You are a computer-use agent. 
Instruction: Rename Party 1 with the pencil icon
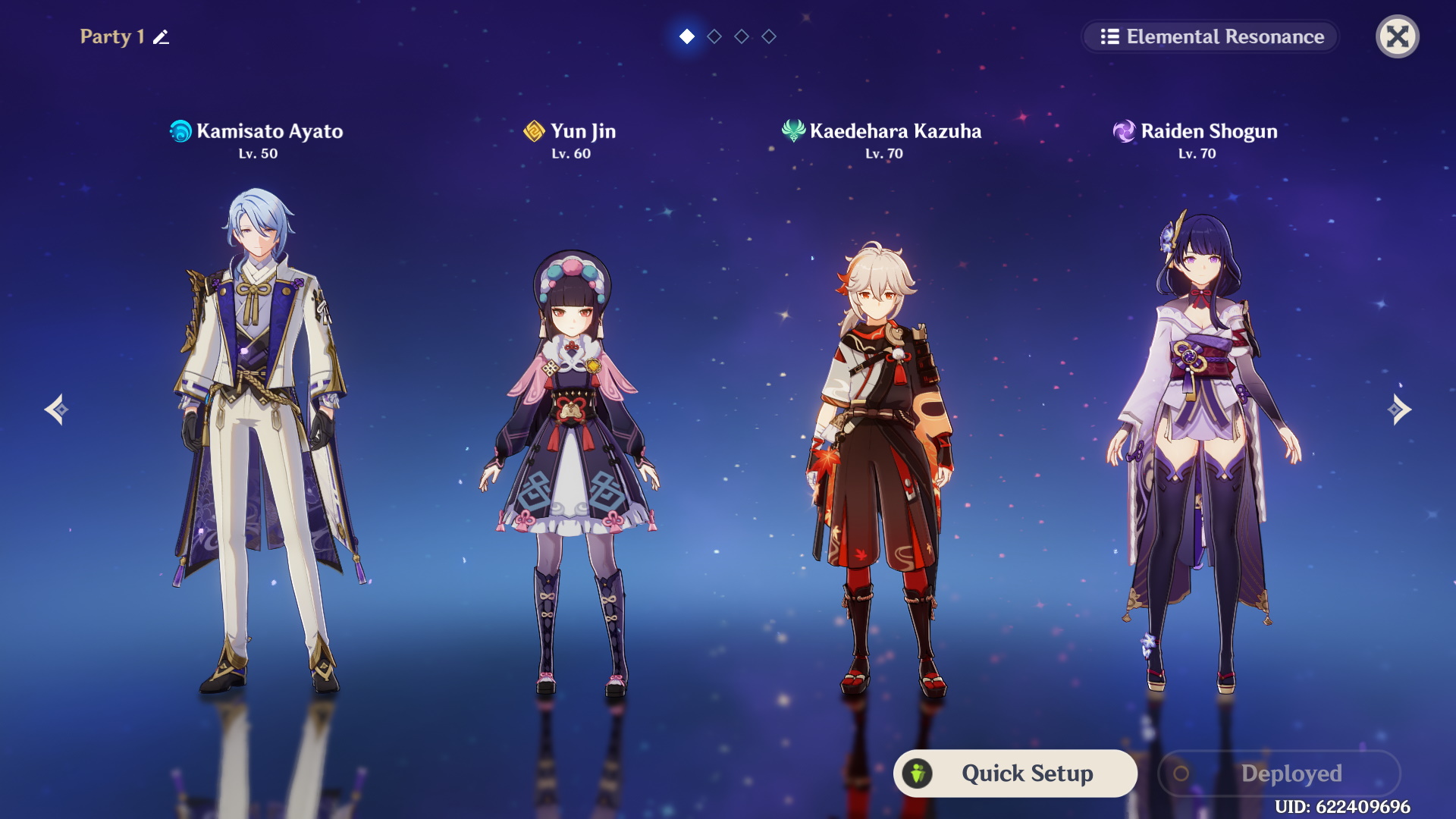(161, 37)
